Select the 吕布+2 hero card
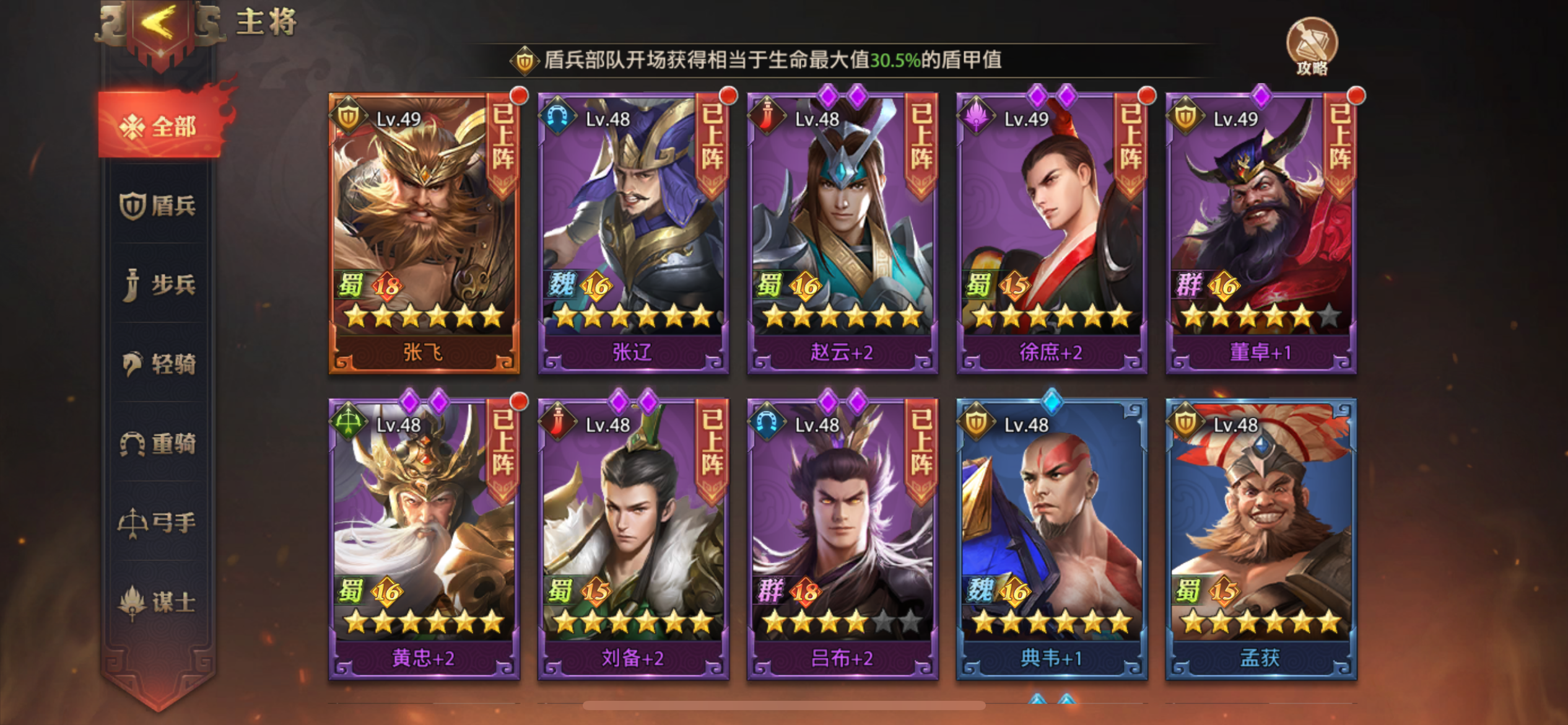The height and width of the screenshot is (725, 1568). [x=842, y=539]
